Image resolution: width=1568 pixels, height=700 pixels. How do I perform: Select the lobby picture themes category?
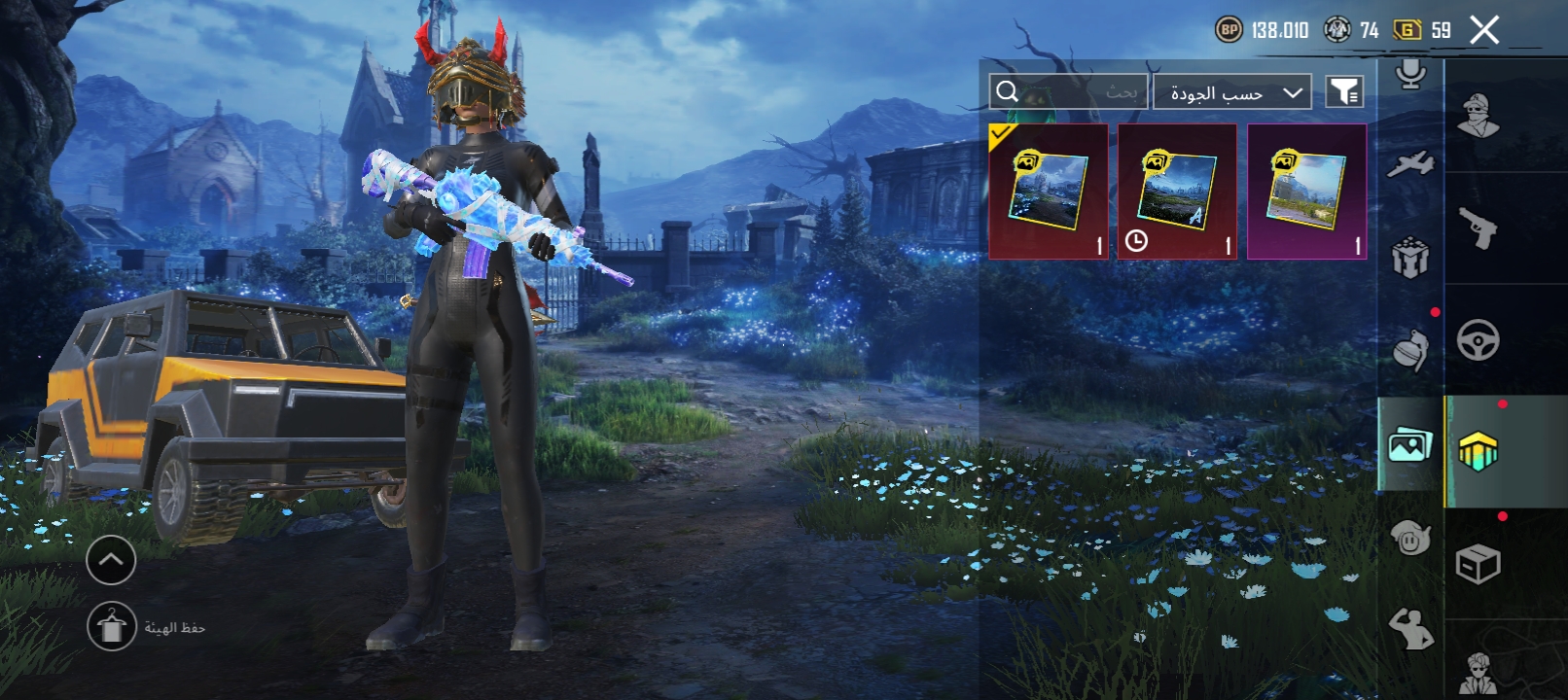click(1410, 445)
